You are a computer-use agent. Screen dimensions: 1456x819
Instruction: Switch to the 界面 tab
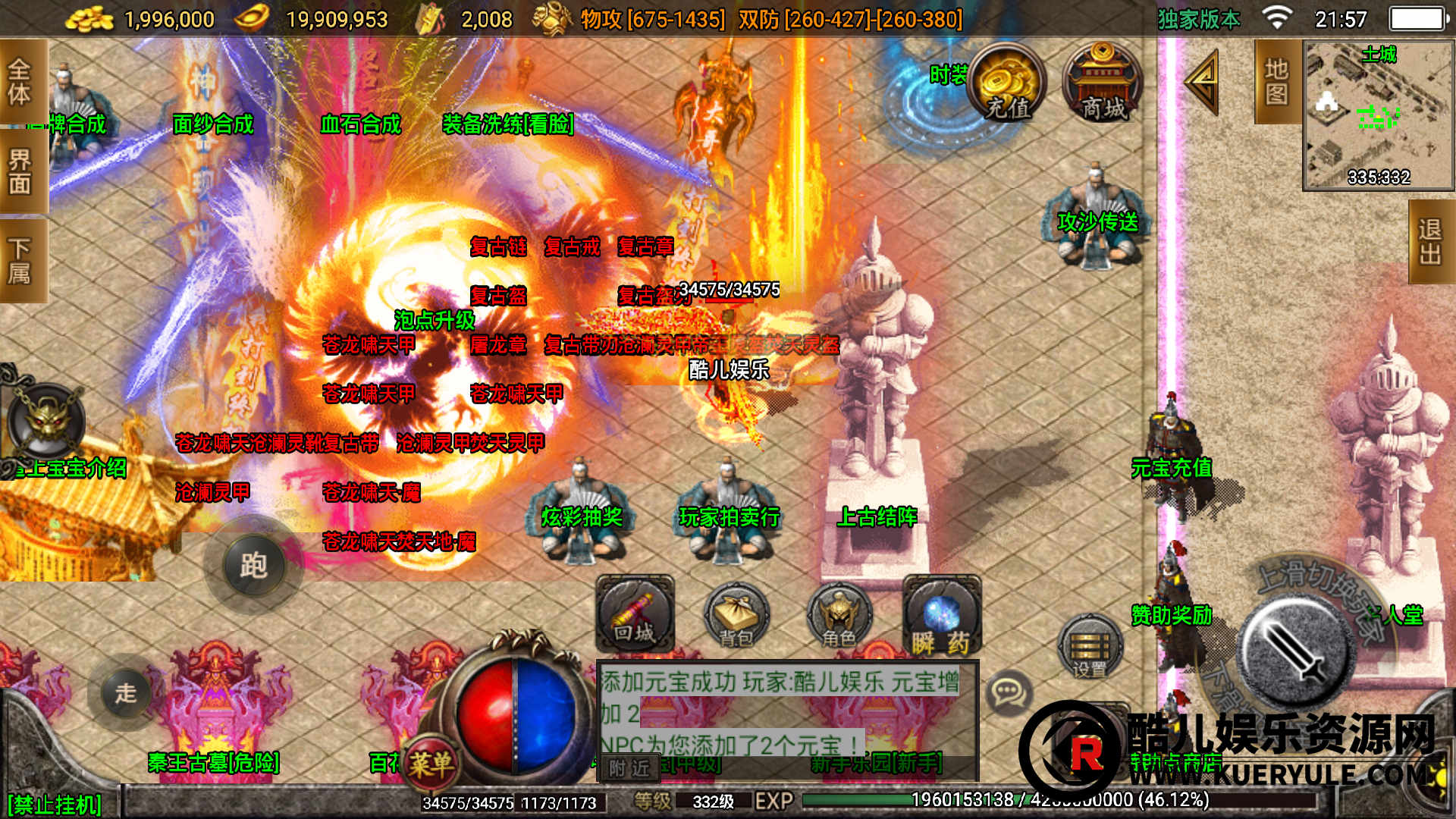click(20, 171)
